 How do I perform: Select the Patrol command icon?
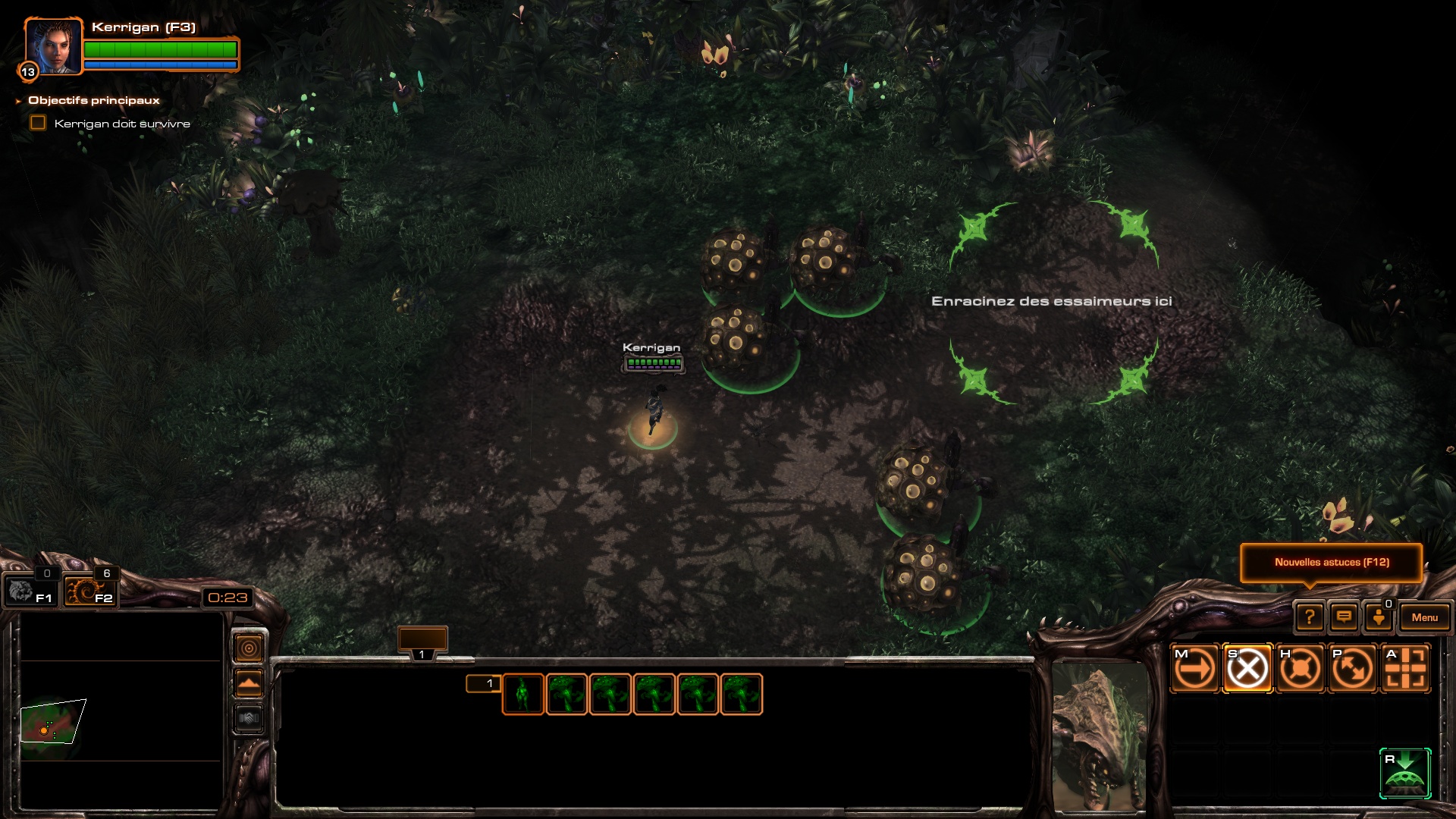[1353, 668]
